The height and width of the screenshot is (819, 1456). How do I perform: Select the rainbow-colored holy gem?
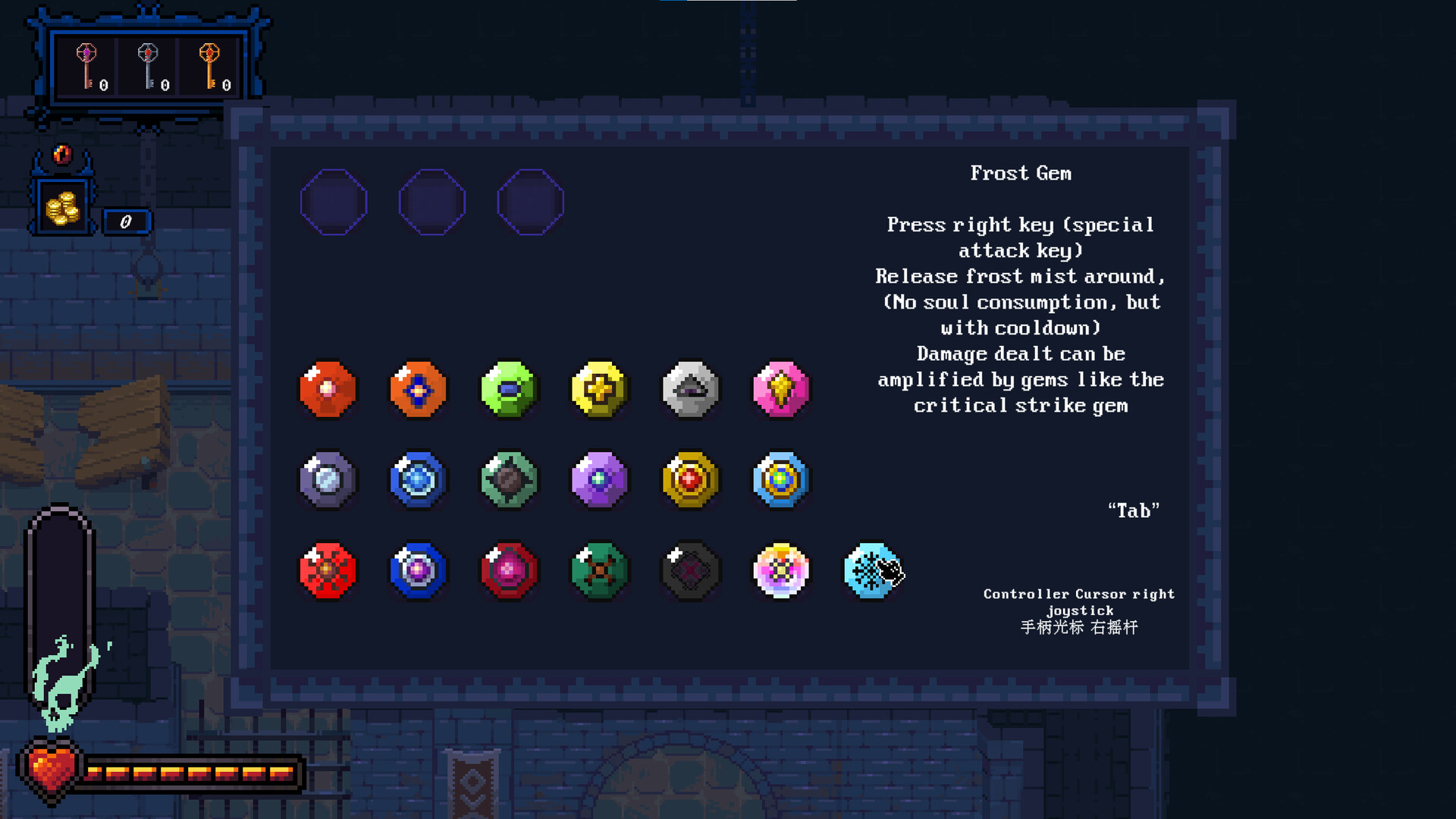click(781, 571)
